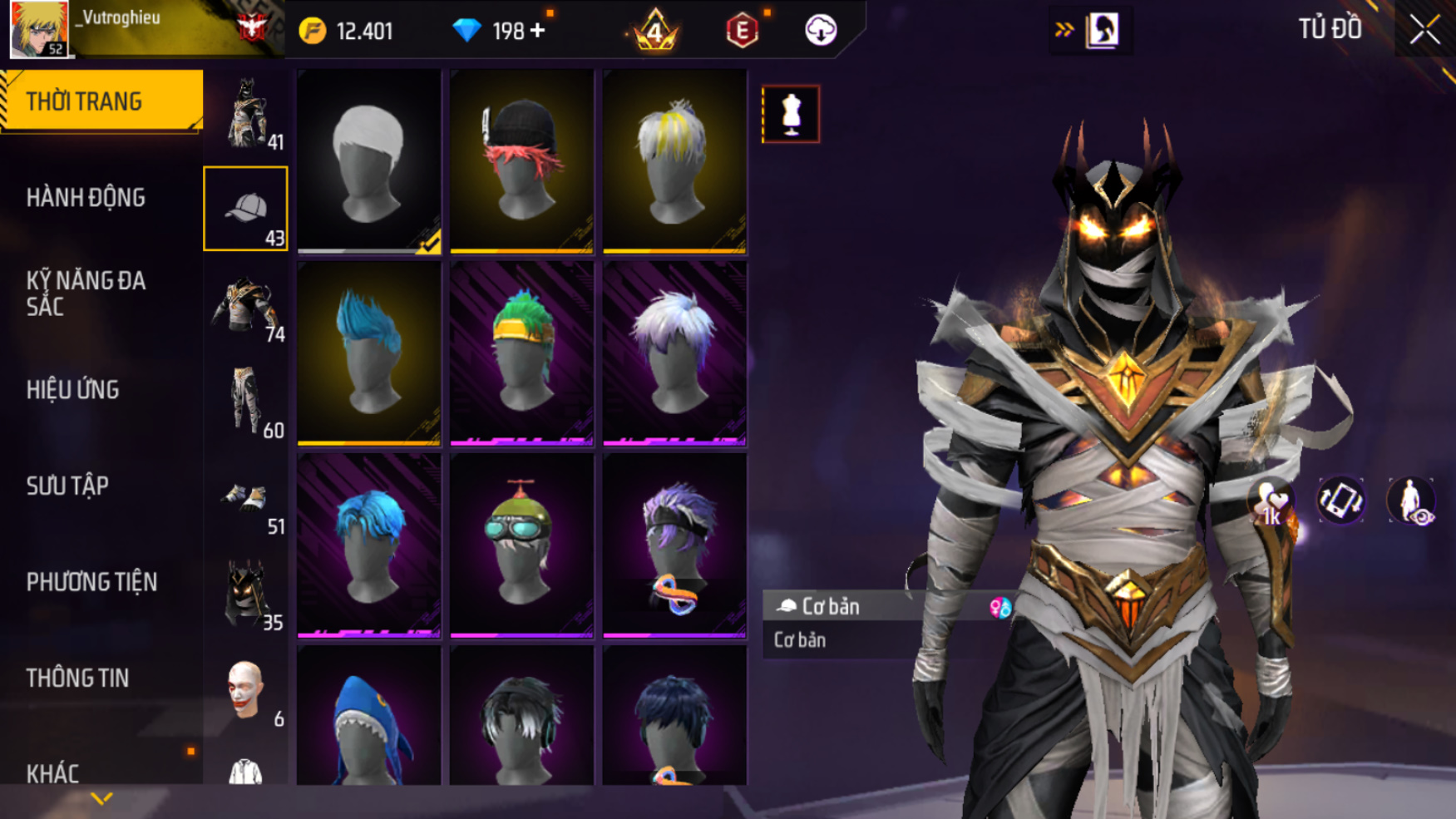Select the black beanie red hair item
The height and width of the screenshot is (819, 1456).
click(x=521, y=160)
